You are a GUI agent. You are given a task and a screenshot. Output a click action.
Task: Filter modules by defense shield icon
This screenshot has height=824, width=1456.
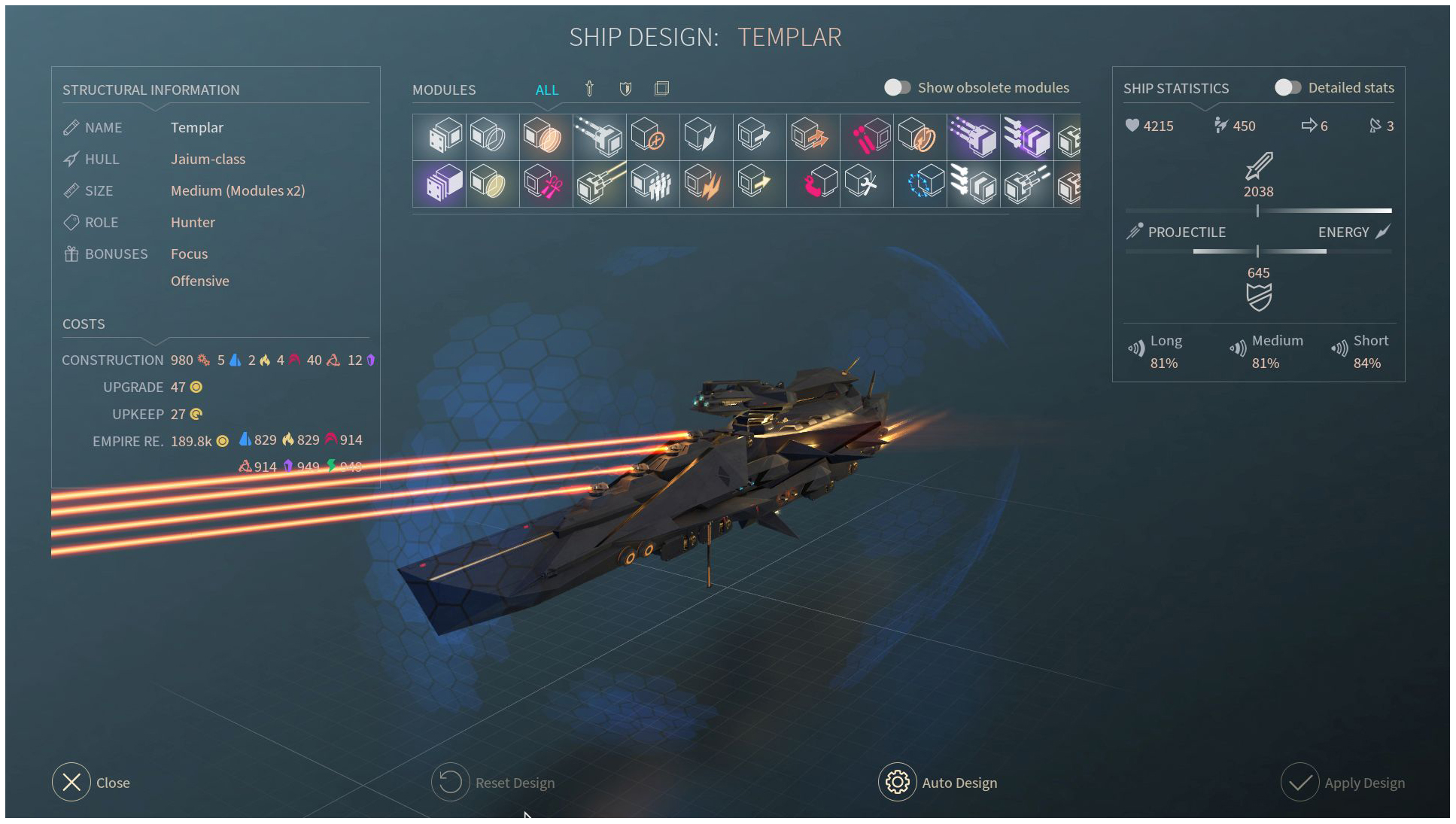(x=625, y=89)
